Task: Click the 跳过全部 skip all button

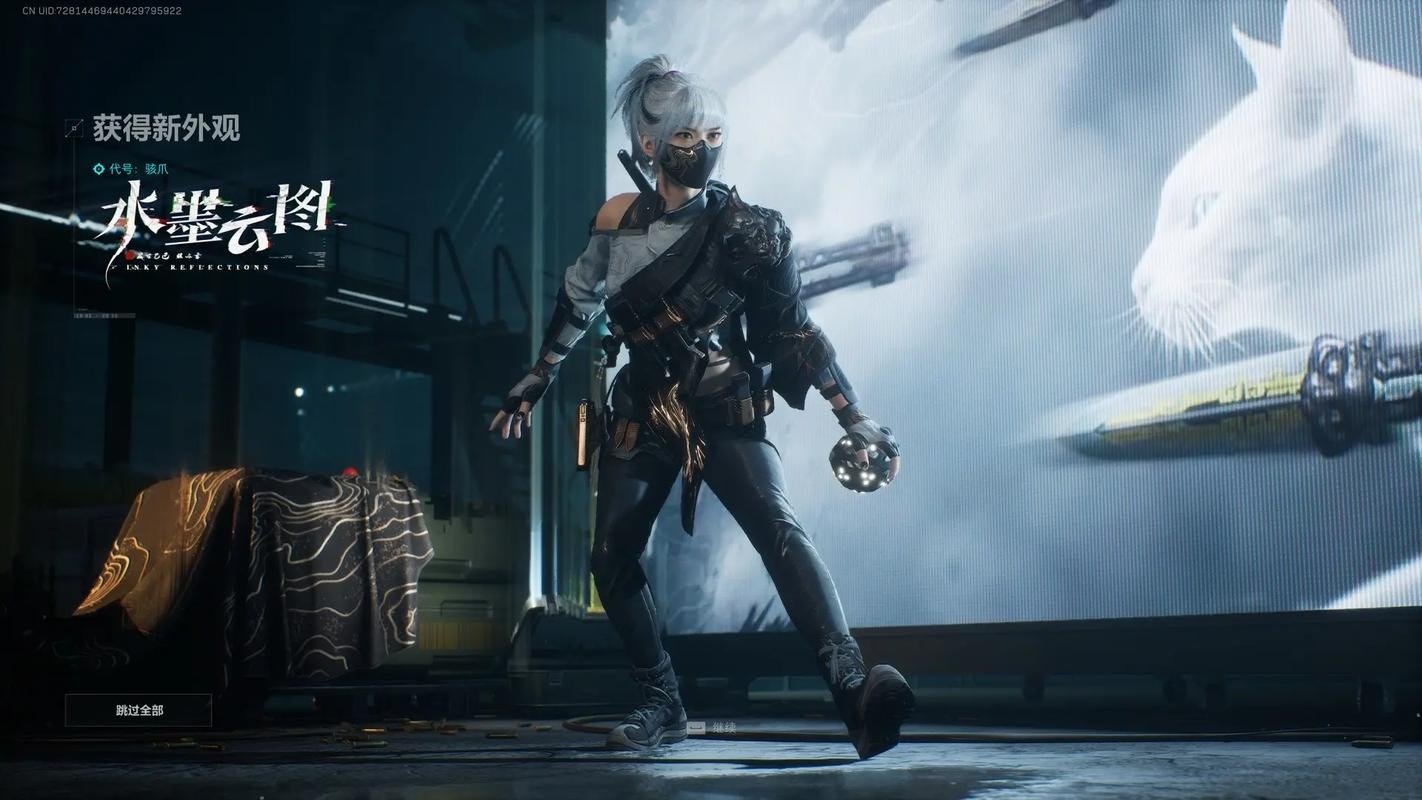Action: point(139,710)
